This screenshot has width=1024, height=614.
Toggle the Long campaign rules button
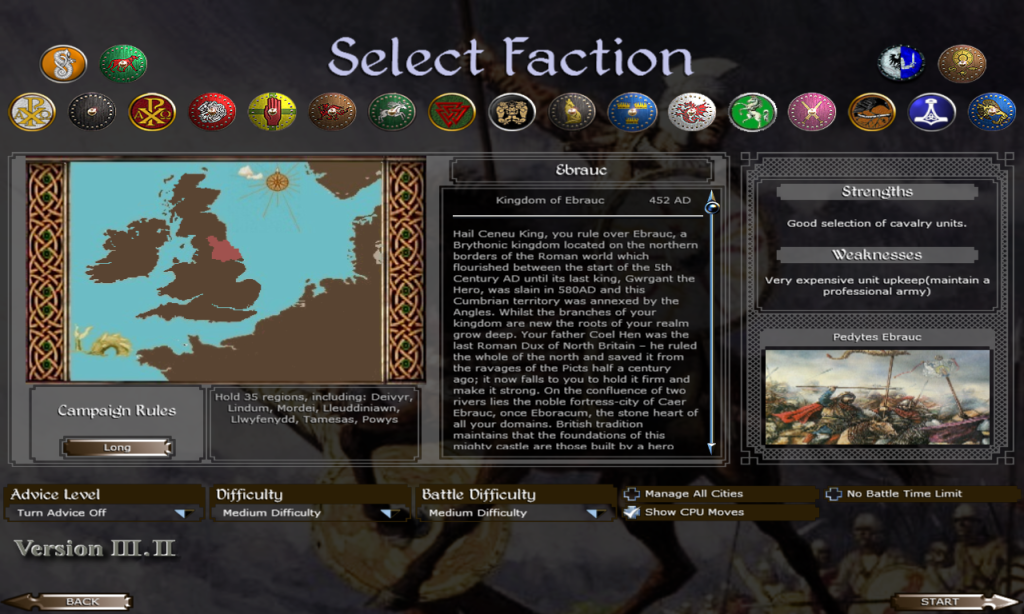point(117,447)
